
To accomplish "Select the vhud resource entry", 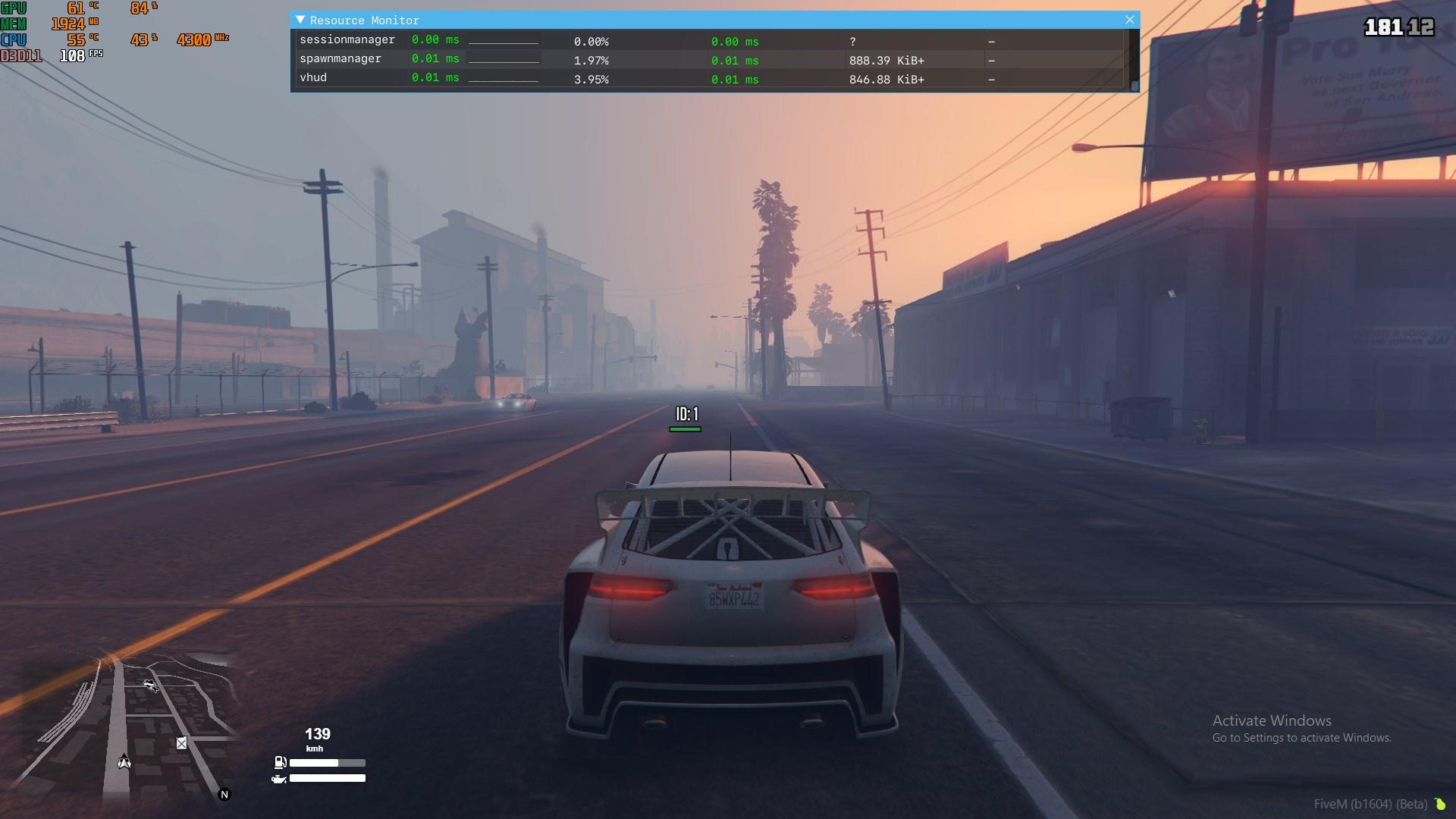I will click(313, 77).
